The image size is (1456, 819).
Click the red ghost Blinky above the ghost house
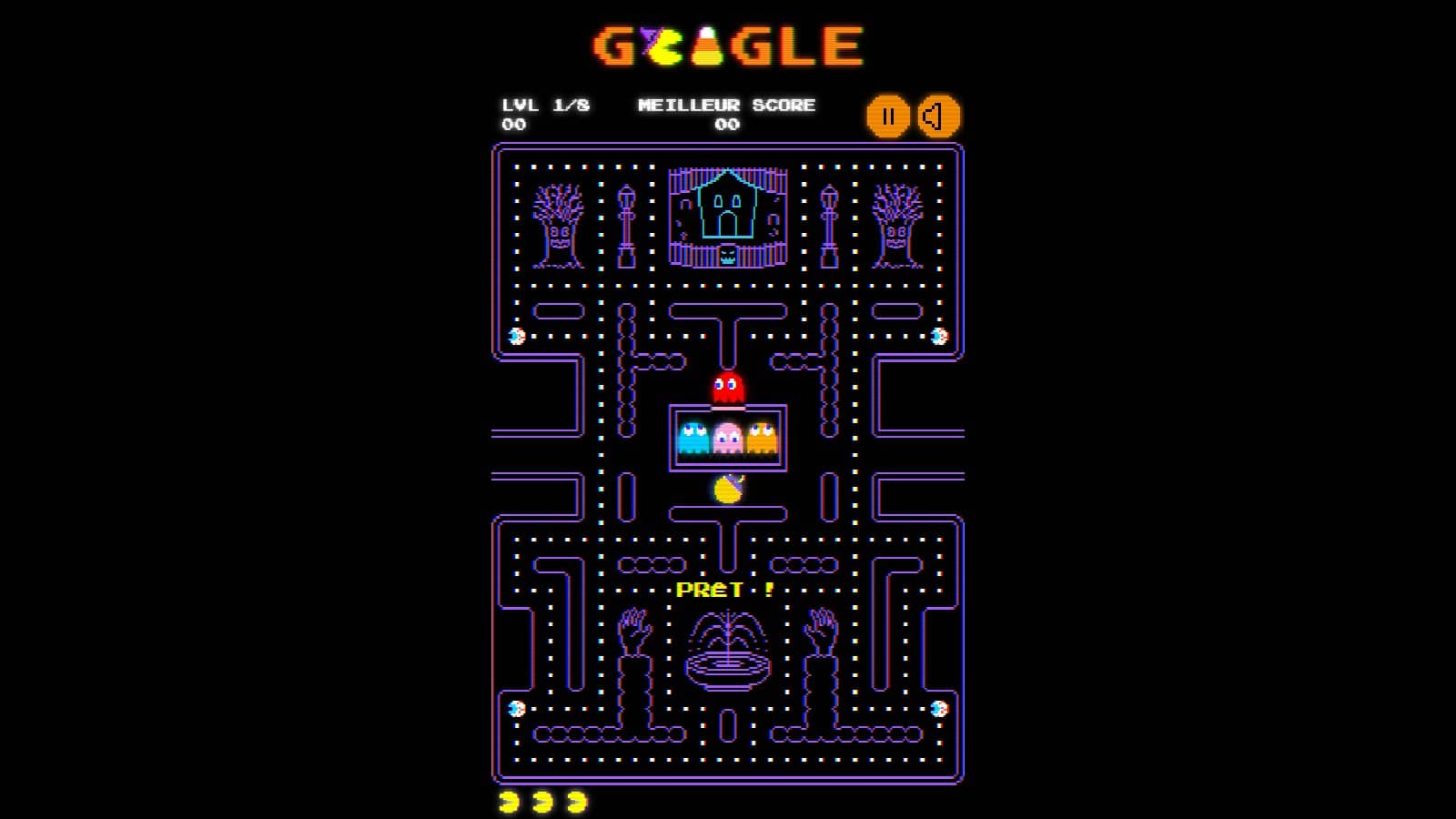tap(725, 385)
